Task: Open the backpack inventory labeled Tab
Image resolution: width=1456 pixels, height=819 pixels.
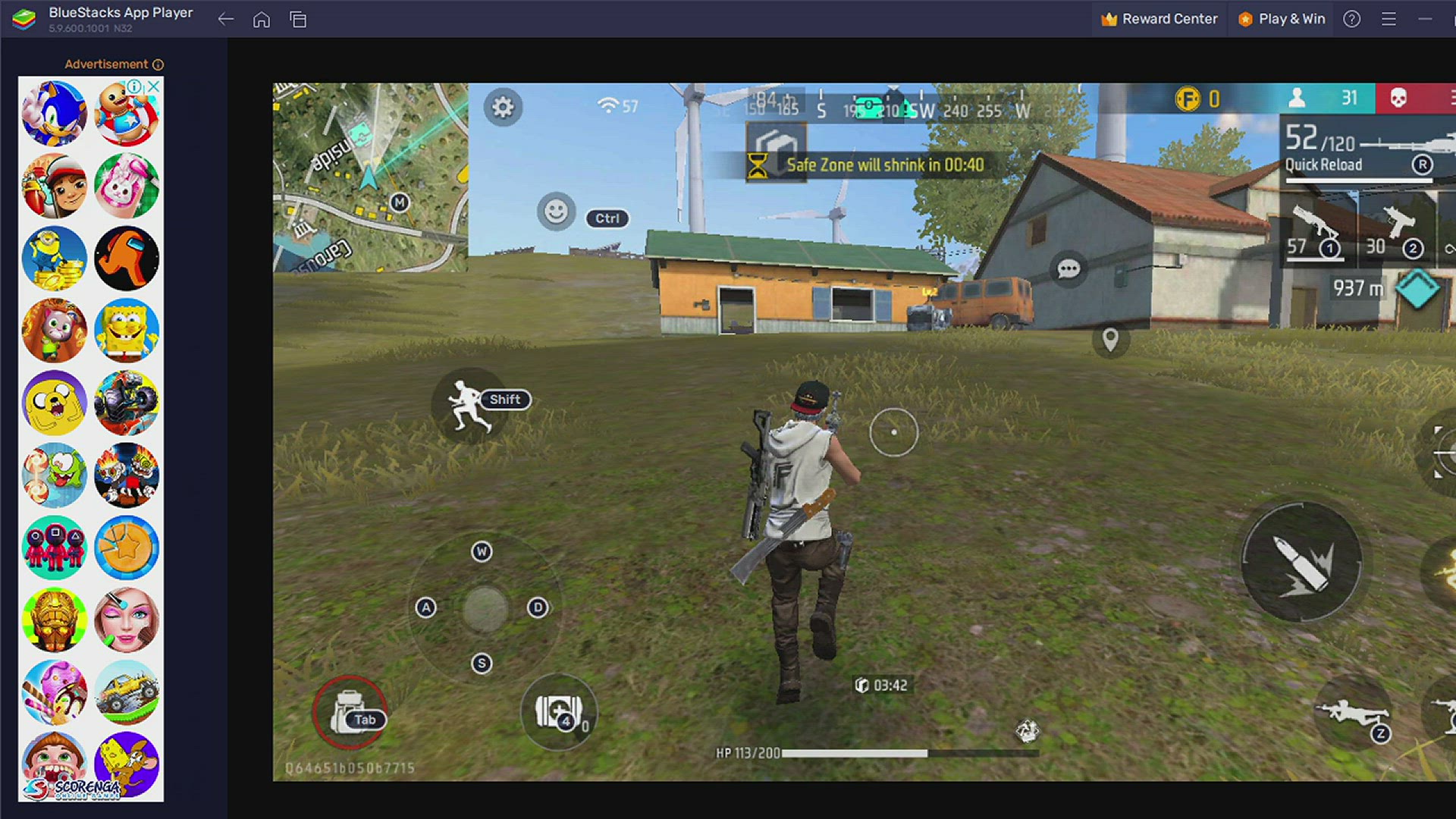Action: tap(350, 711)
